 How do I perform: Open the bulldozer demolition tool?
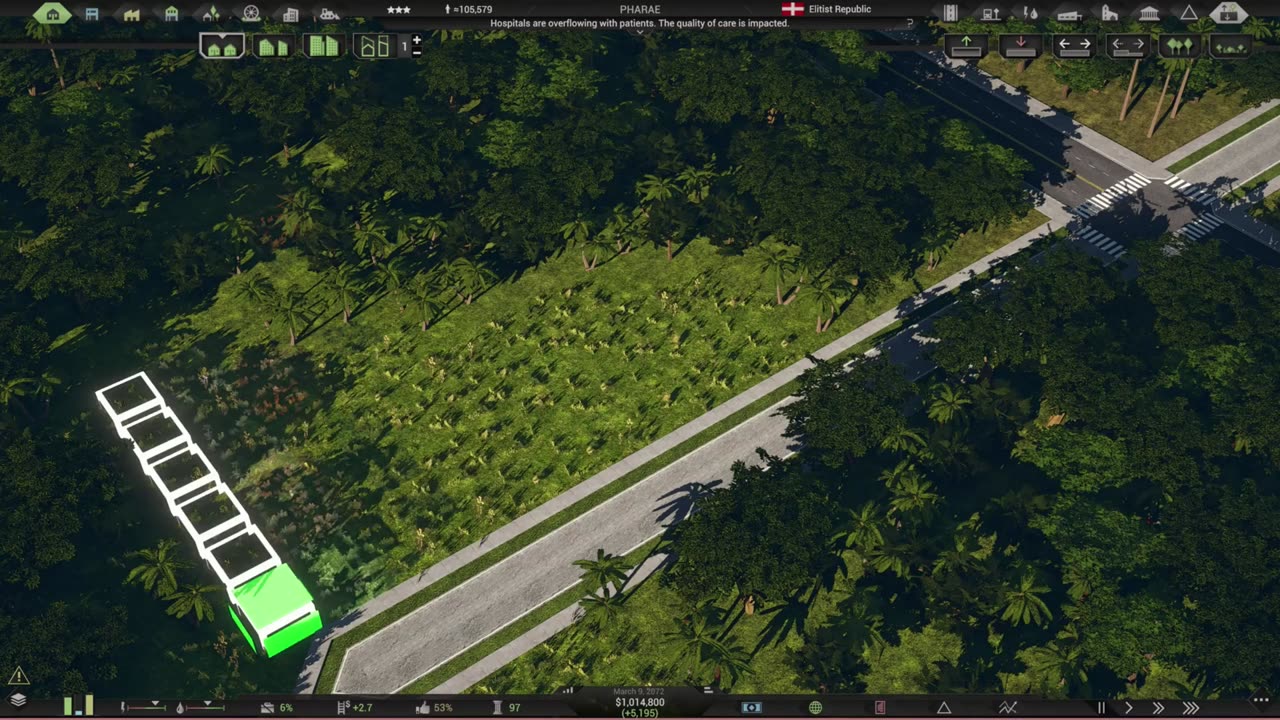pos(328,14)
